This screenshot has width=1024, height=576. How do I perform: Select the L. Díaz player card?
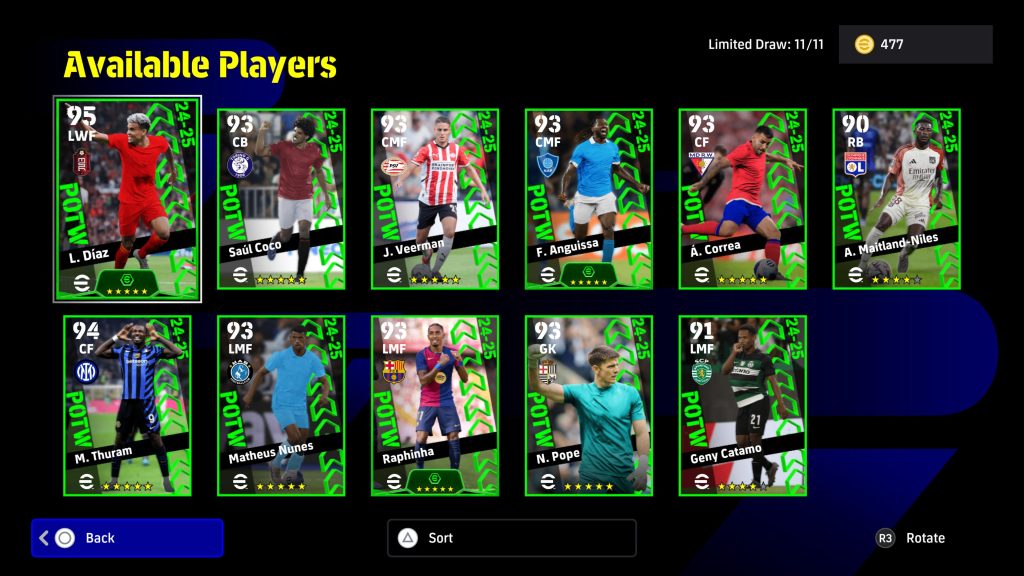[127, 198]
